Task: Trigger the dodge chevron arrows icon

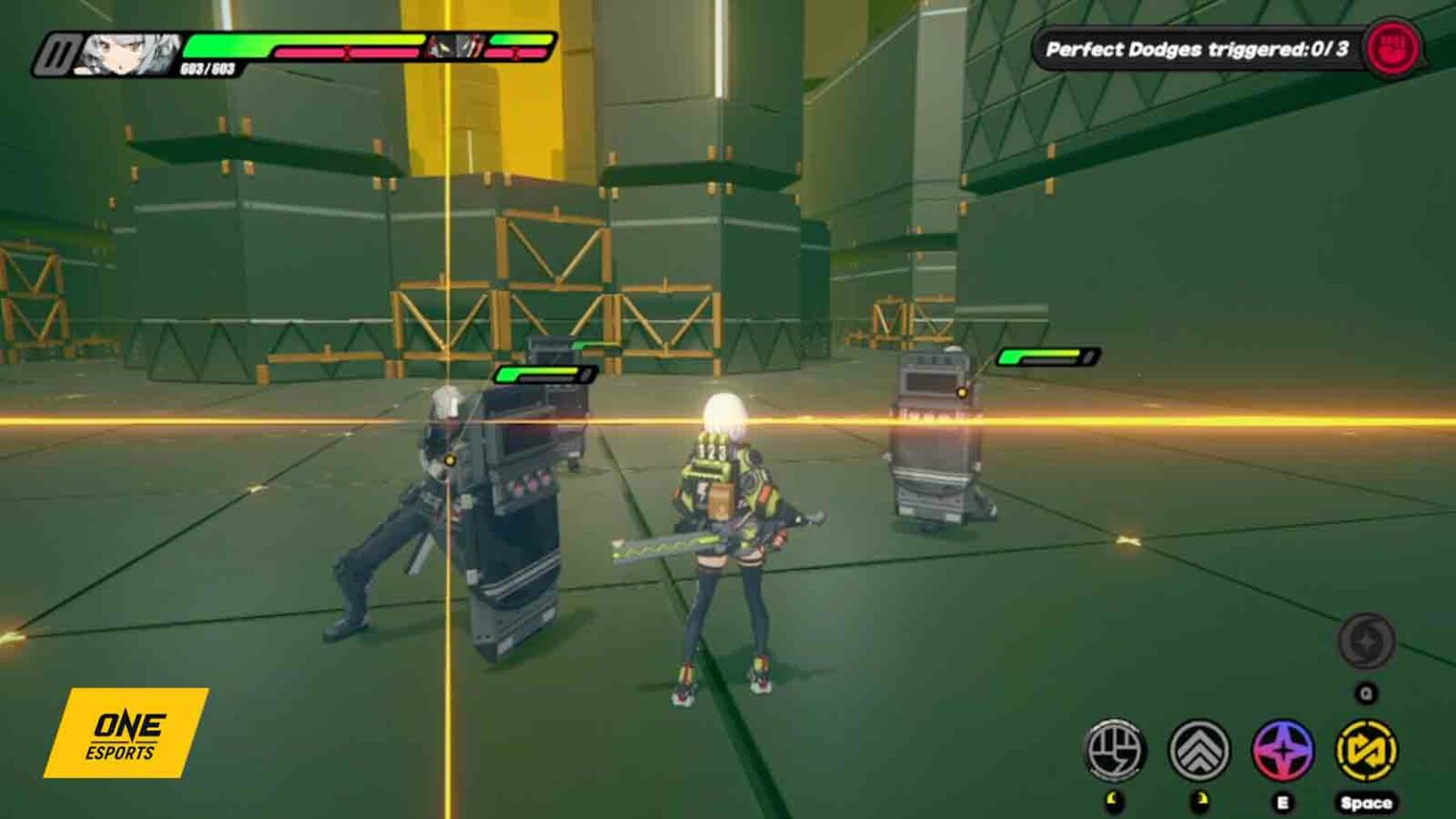Action: [x=1199, y=750]
